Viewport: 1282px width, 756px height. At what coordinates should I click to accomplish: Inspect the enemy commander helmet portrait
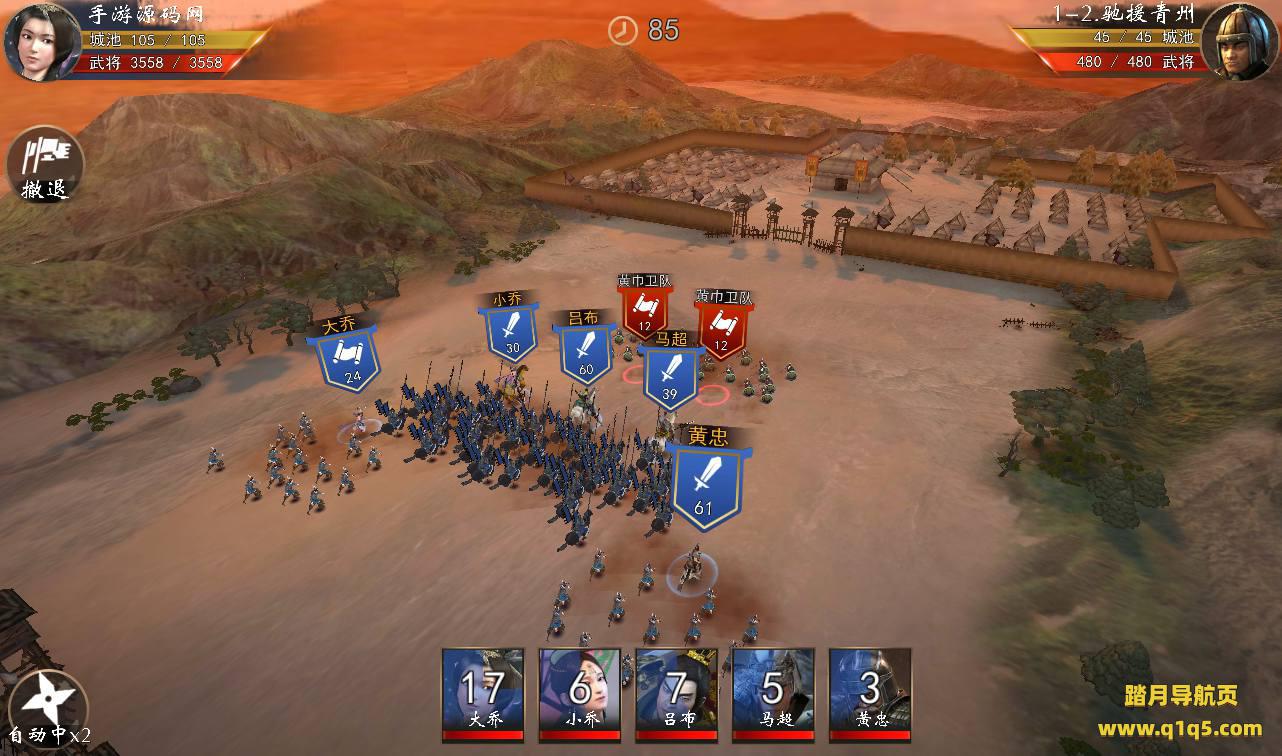[x=1238, y=40]
